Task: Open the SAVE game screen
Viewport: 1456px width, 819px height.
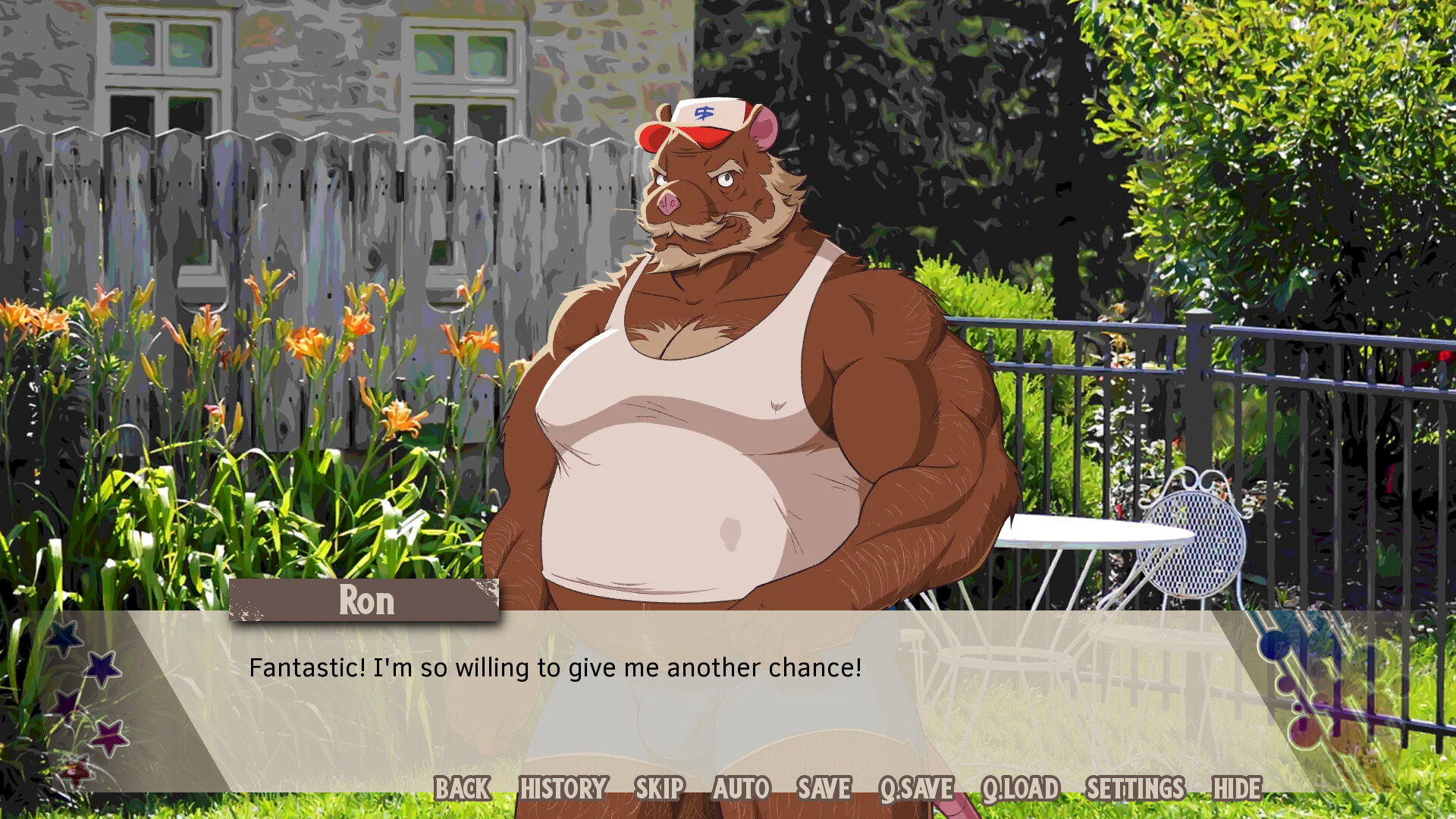Action: click(824, 789)
